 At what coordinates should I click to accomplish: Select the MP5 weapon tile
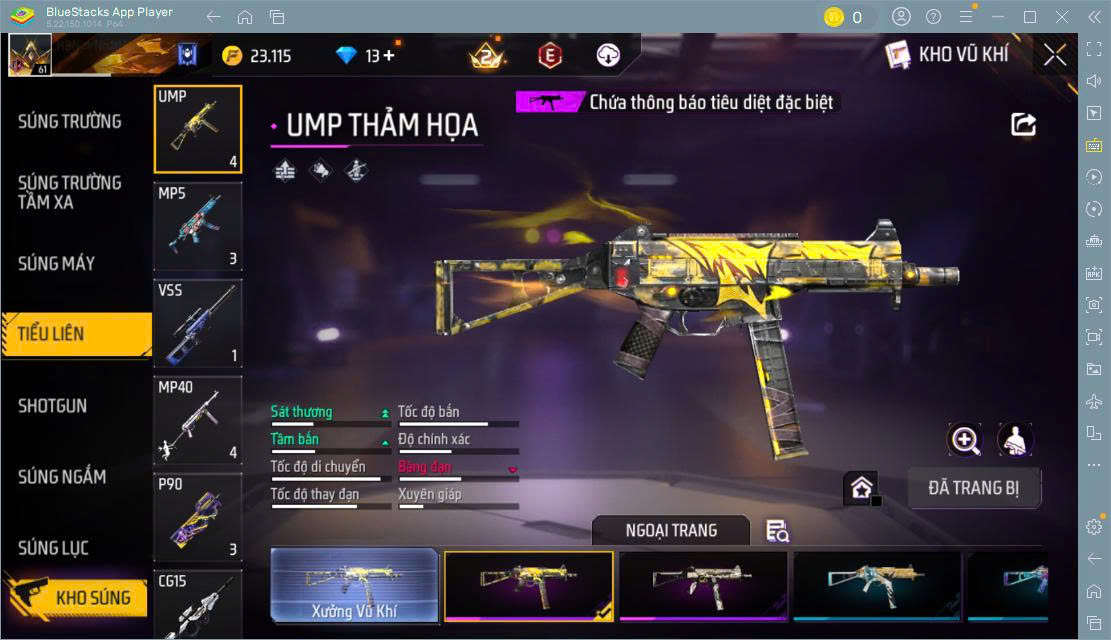pyautogui.click(x=198, y=226)
